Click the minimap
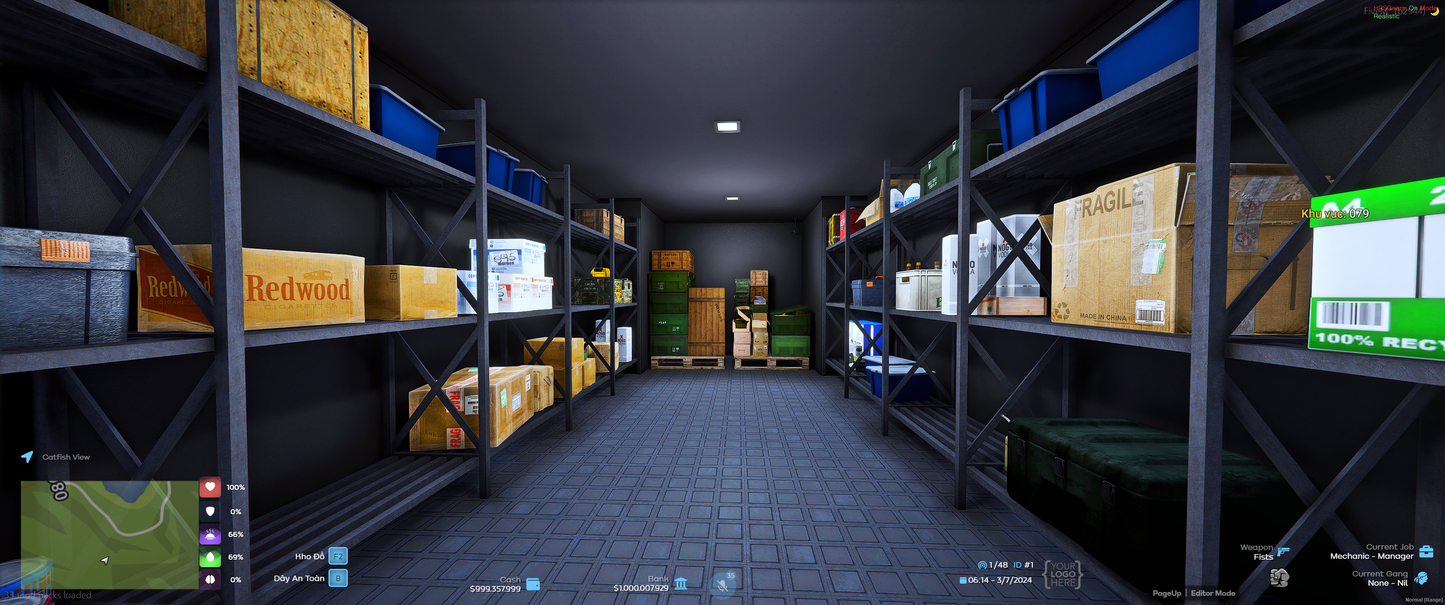The image size is (1445, 605). 110,534
